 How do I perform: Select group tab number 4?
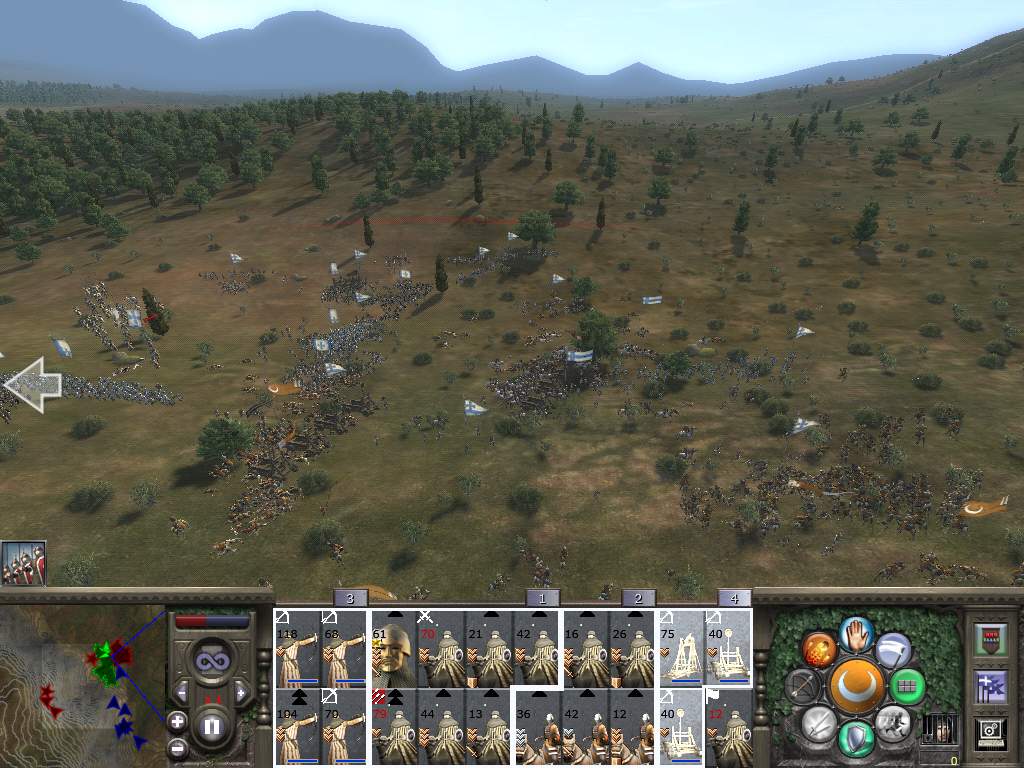[734, 598]
